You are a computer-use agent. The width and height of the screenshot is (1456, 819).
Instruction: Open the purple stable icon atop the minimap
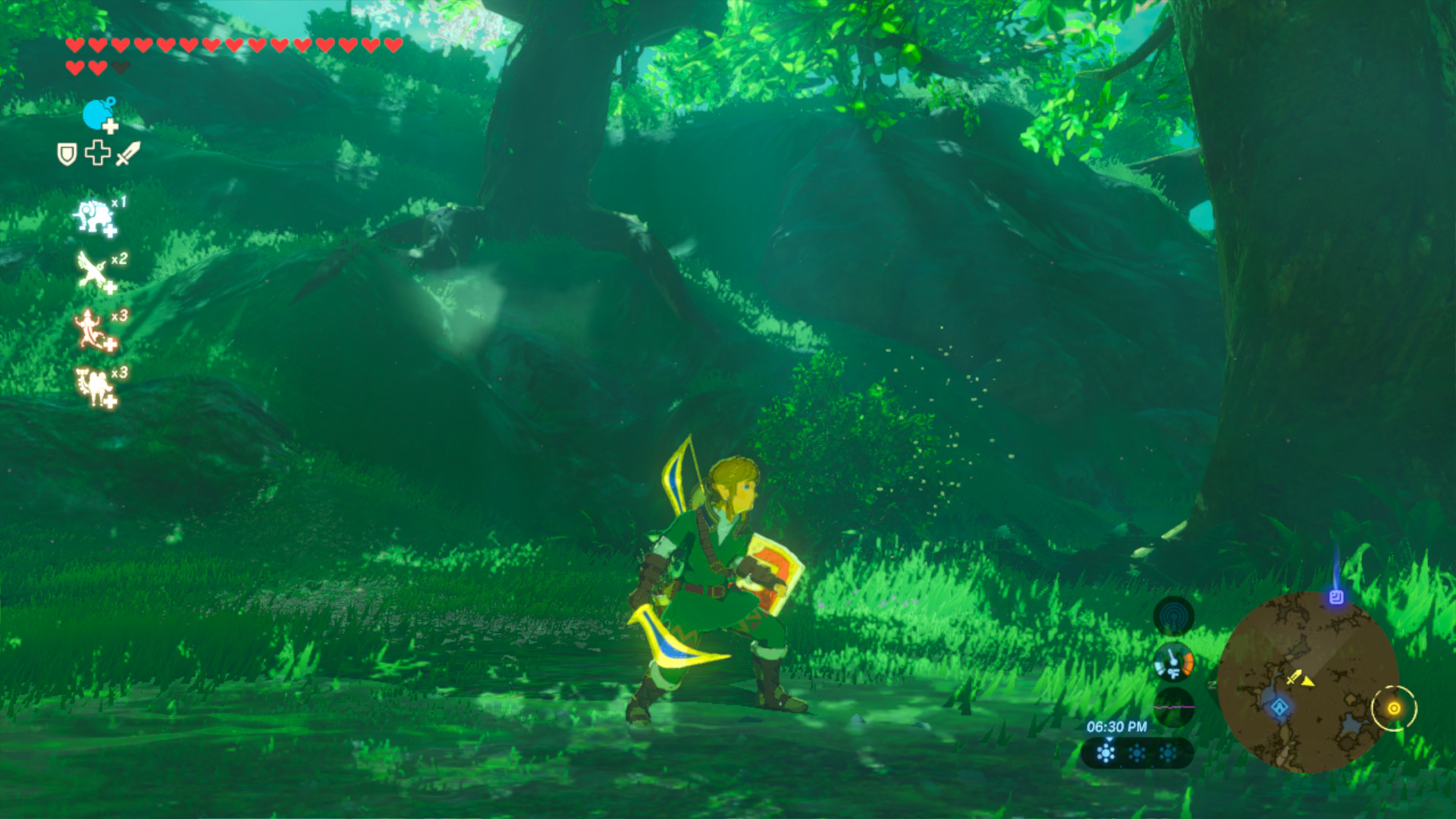tap(1335, 598)
